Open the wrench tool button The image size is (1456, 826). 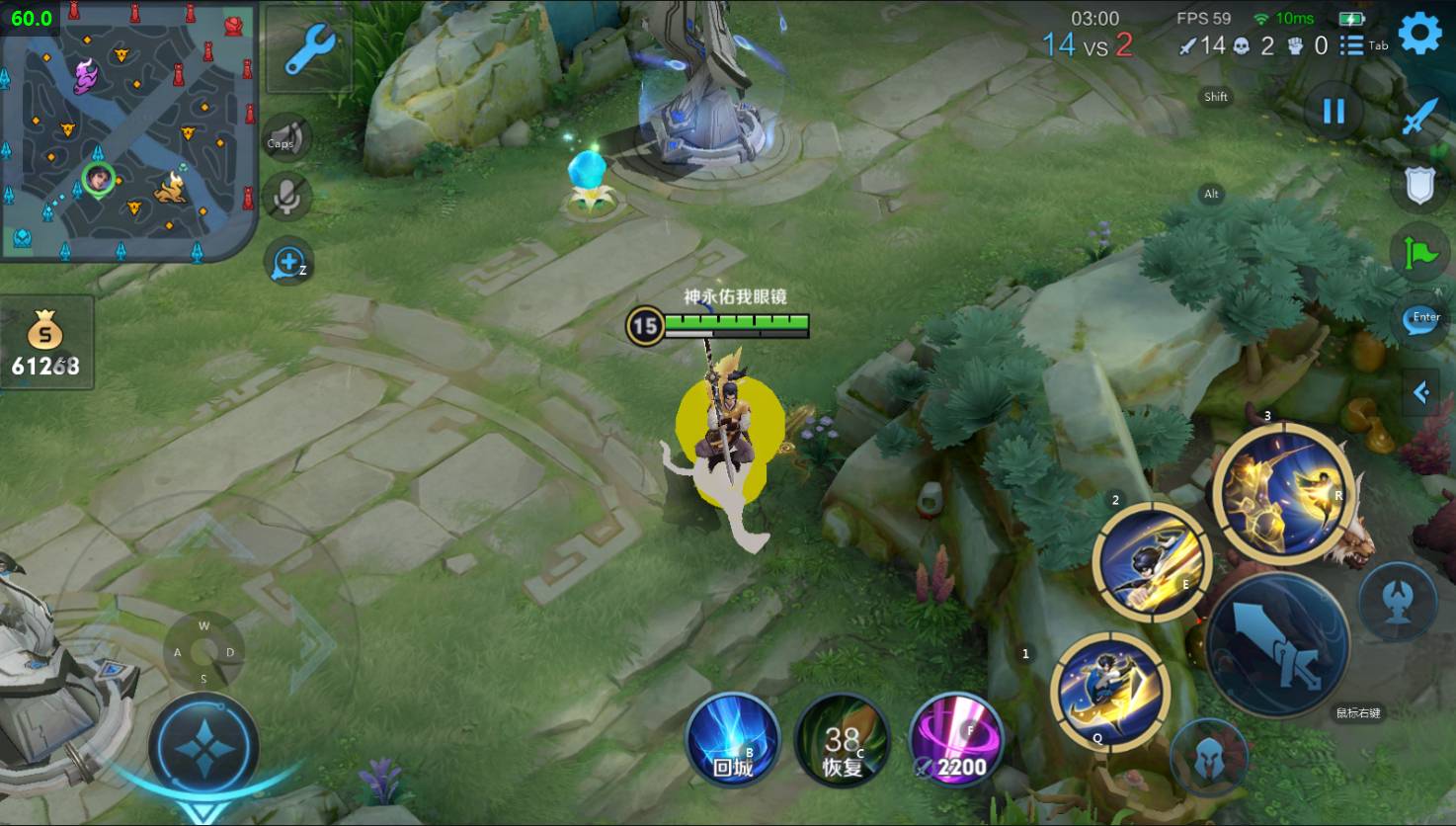(x=309, y=49)
